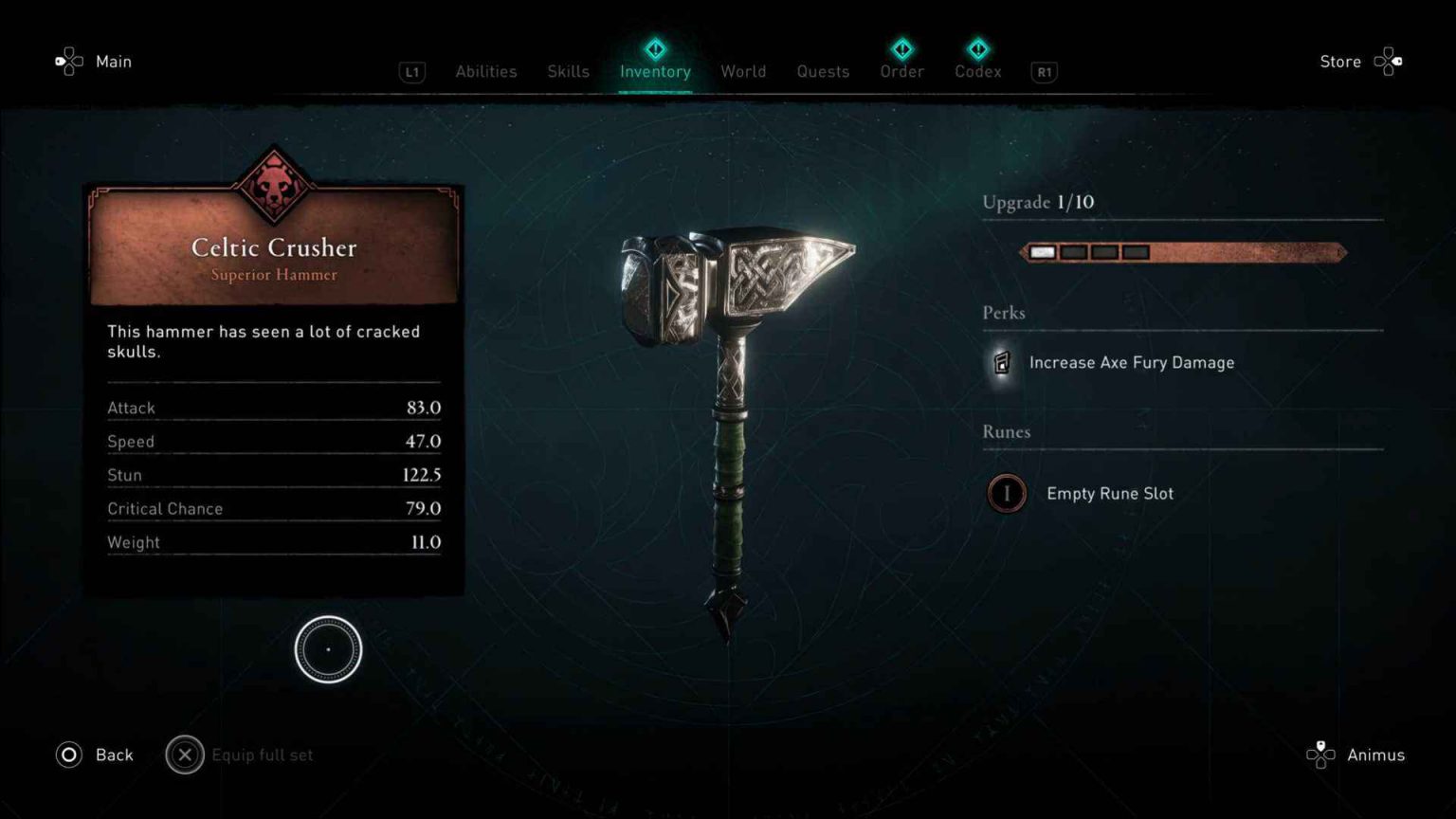Screen dimensions: 1456x819
Task: Select the Codex diamond icon
Action: (x=978, y=49)
